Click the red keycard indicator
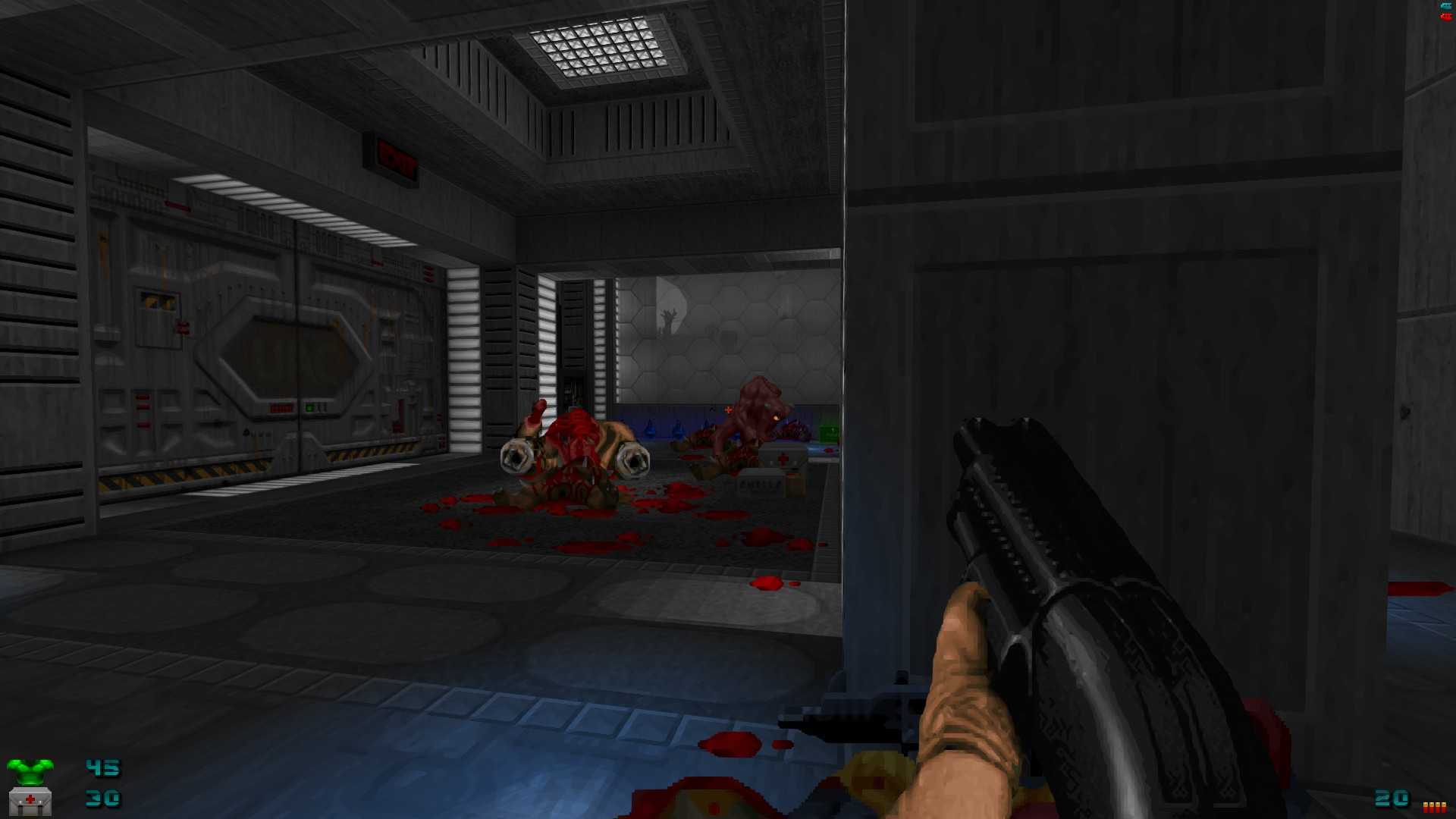 pos(1446,16)
